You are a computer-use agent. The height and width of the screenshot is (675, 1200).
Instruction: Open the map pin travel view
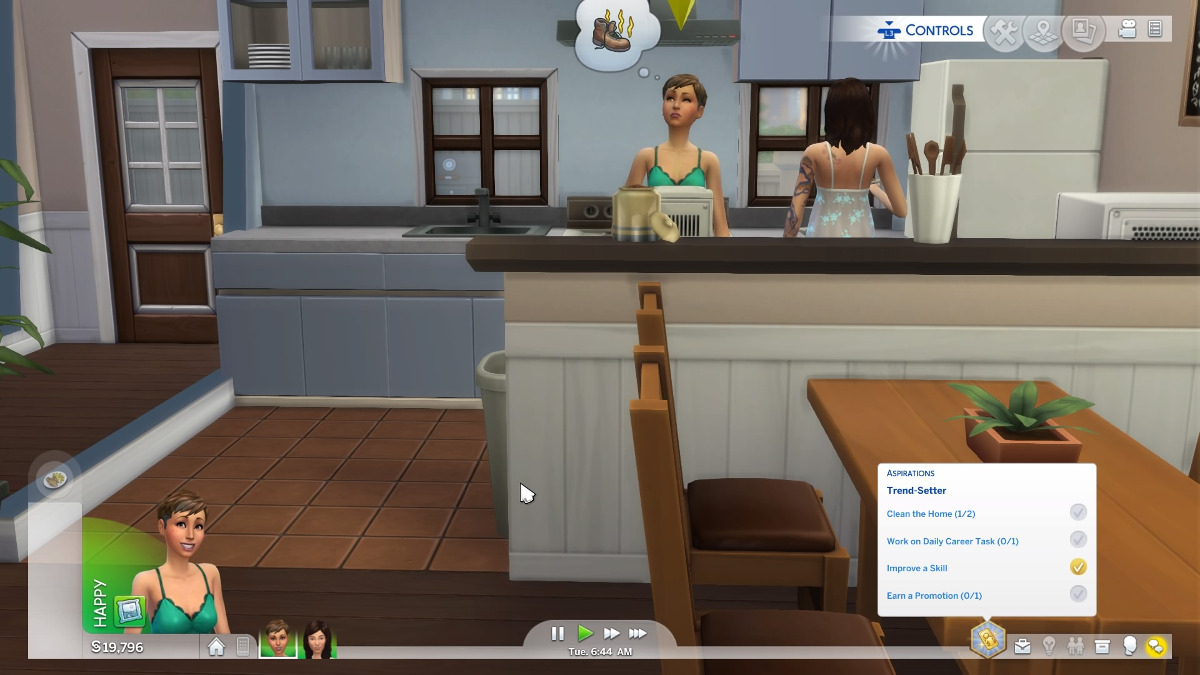pyautogui.click(x=1044, y=31)
